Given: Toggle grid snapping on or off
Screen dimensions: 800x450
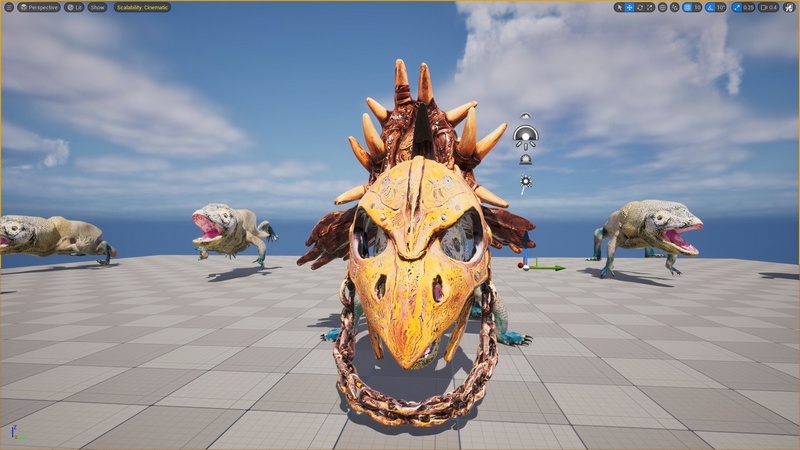Looking at the screenshot, I should (687, 7).
